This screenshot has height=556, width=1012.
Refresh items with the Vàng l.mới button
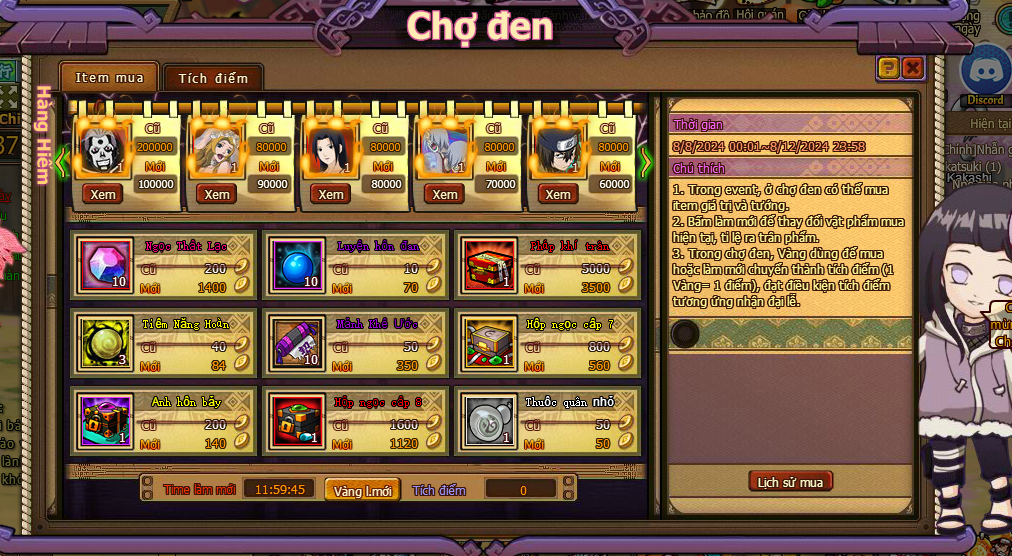point(362,490)
